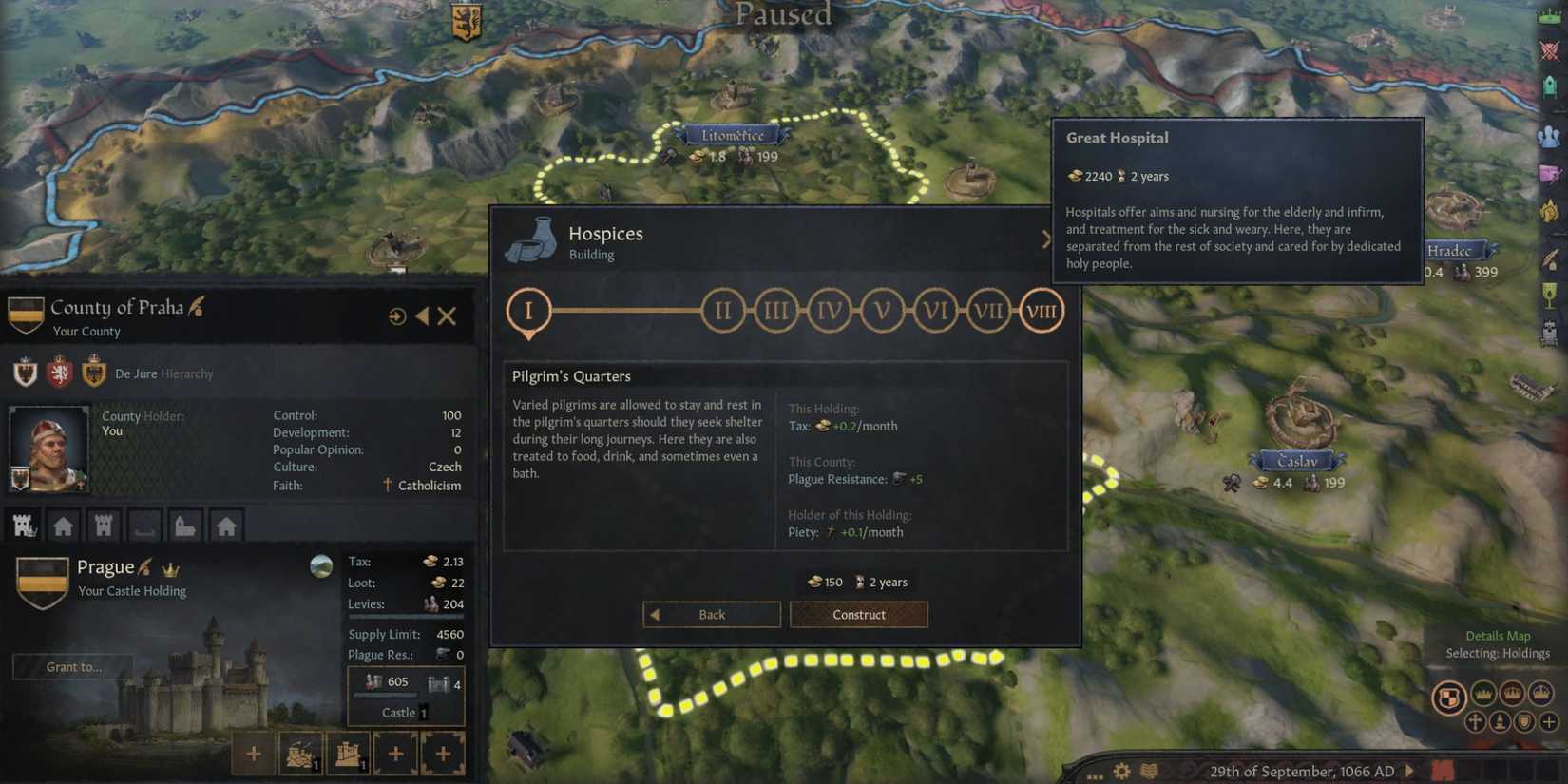
Task: Switch to tier VIII in Hospices window
Action: (1041, 310)
